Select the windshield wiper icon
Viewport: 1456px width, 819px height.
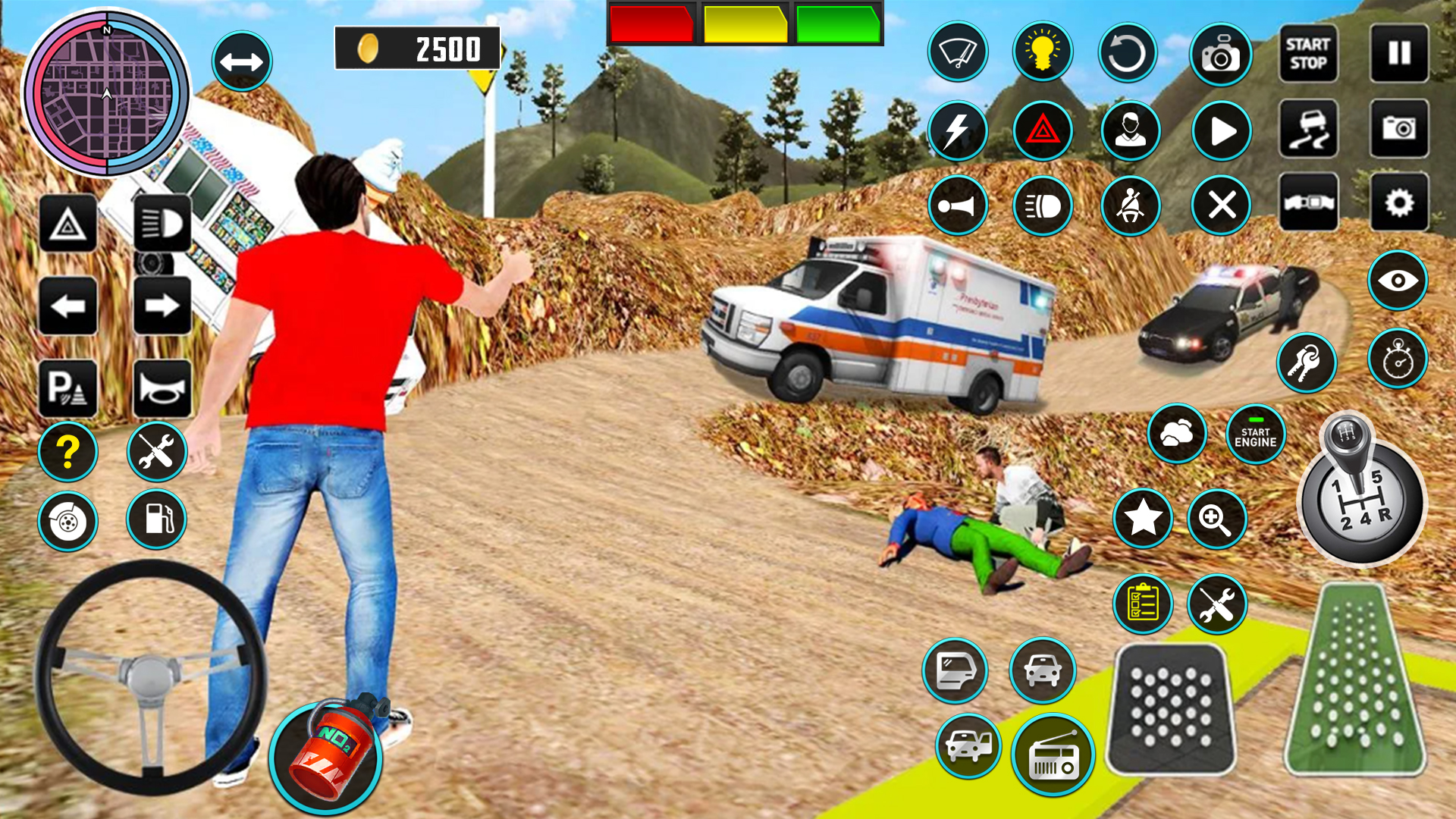click(957, 52)
